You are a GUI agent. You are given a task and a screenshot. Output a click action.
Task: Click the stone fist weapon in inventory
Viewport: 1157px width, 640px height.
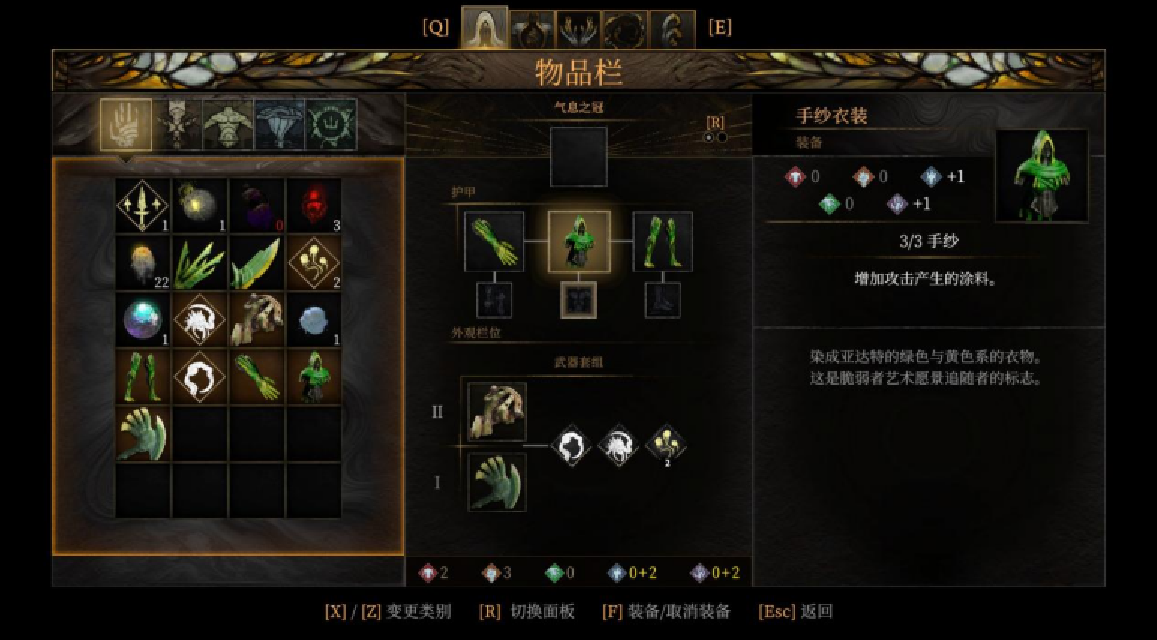coord(257,320)
